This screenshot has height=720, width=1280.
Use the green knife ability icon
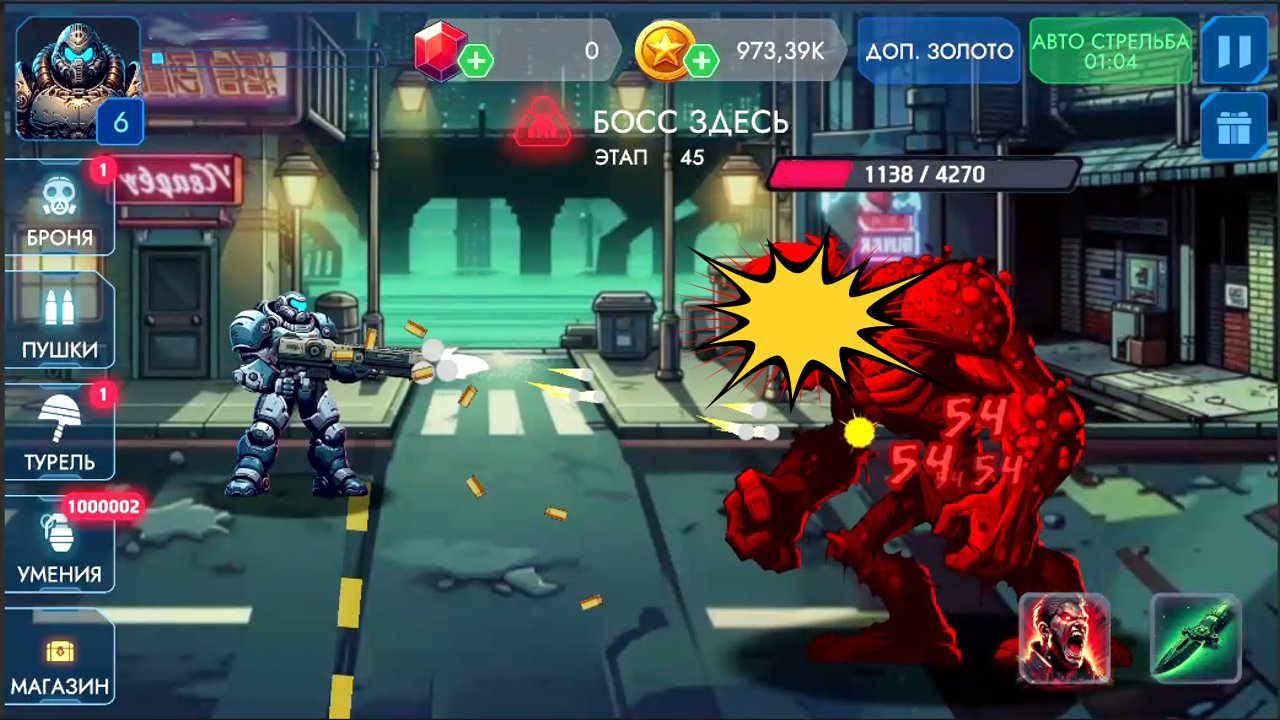[1196, 640]
